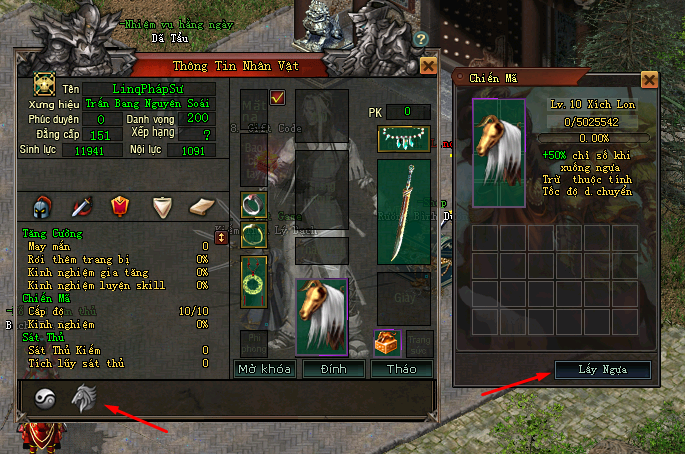Close the Chiến Mã panel
The width and height of the screenshot is (685, 454).
point(649,79)
